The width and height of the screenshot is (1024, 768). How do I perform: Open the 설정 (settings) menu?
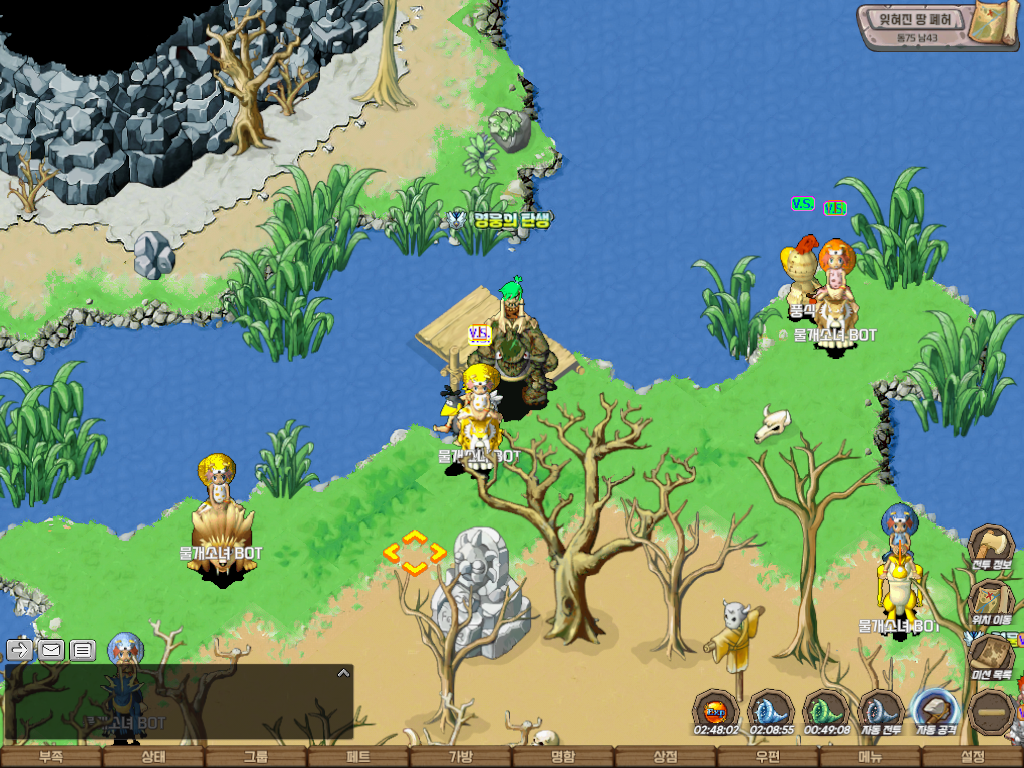[x=973, y=757]
